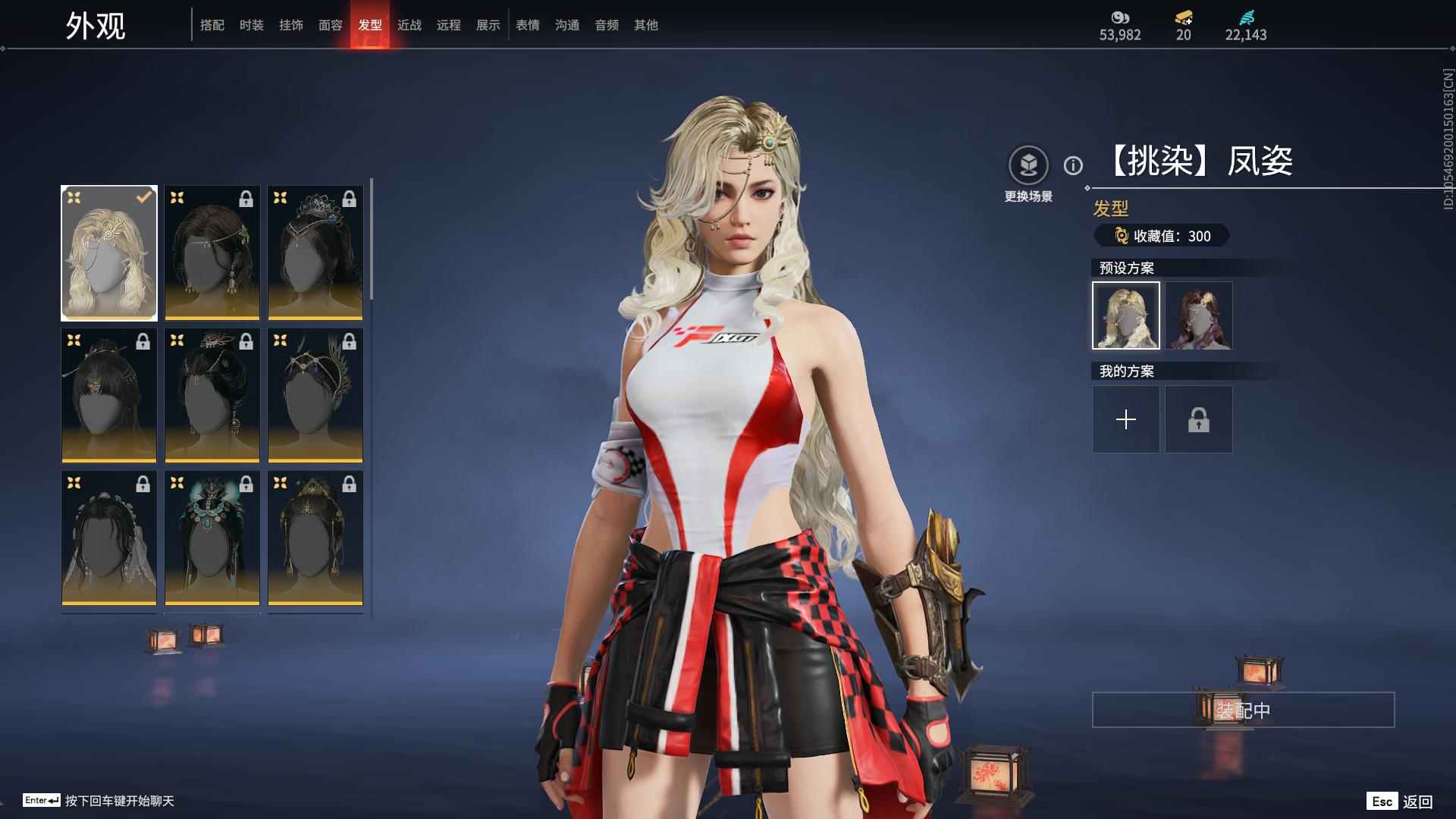This screenshot has width=1456, height=819.
Task: Choose the dark red preset color scheme
Action: click(1199, 315)
